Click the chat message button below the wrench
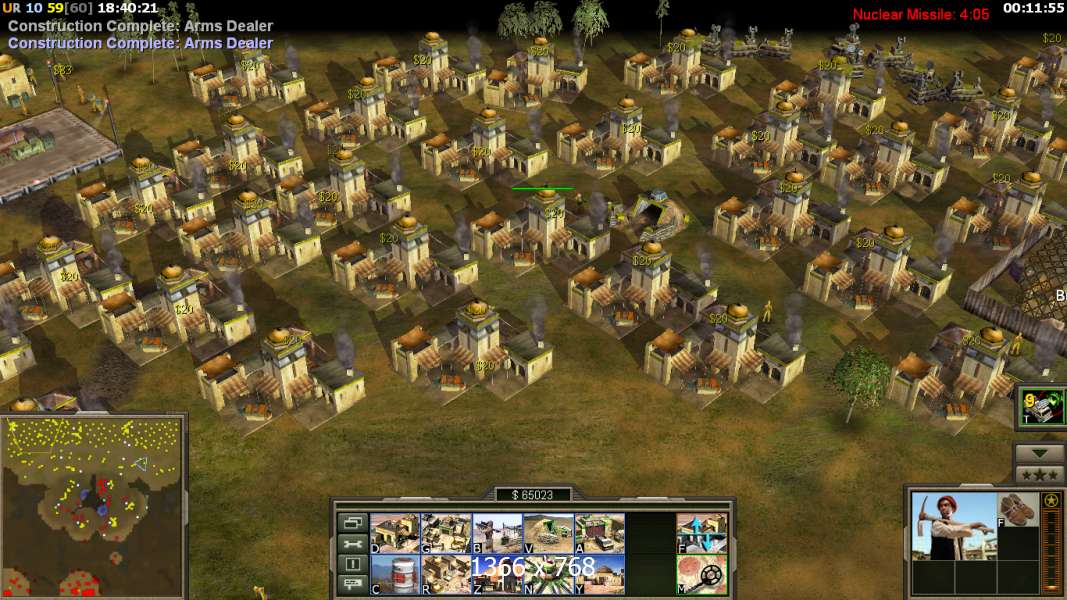The image size is (1067, 600). (351, 586)
